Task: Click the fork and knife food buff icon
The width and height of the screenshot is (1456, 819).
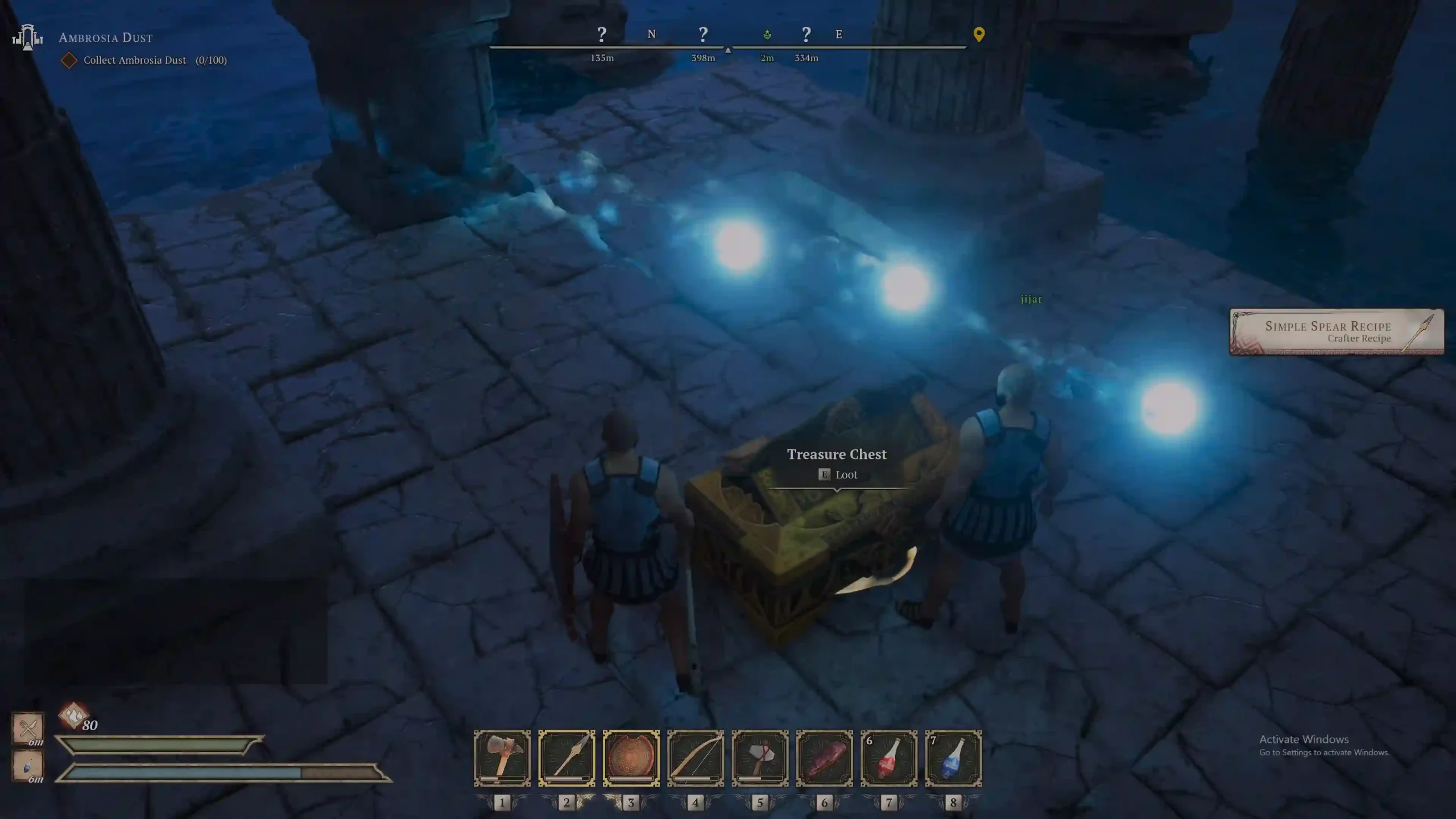Action: (28, 727)
